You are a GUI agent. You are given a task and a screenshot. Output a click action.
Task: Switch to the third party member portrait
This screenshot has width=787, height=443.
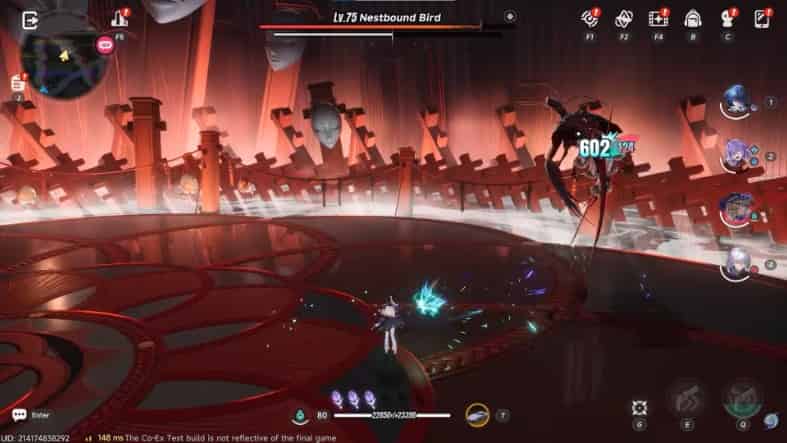coord(737,210)
